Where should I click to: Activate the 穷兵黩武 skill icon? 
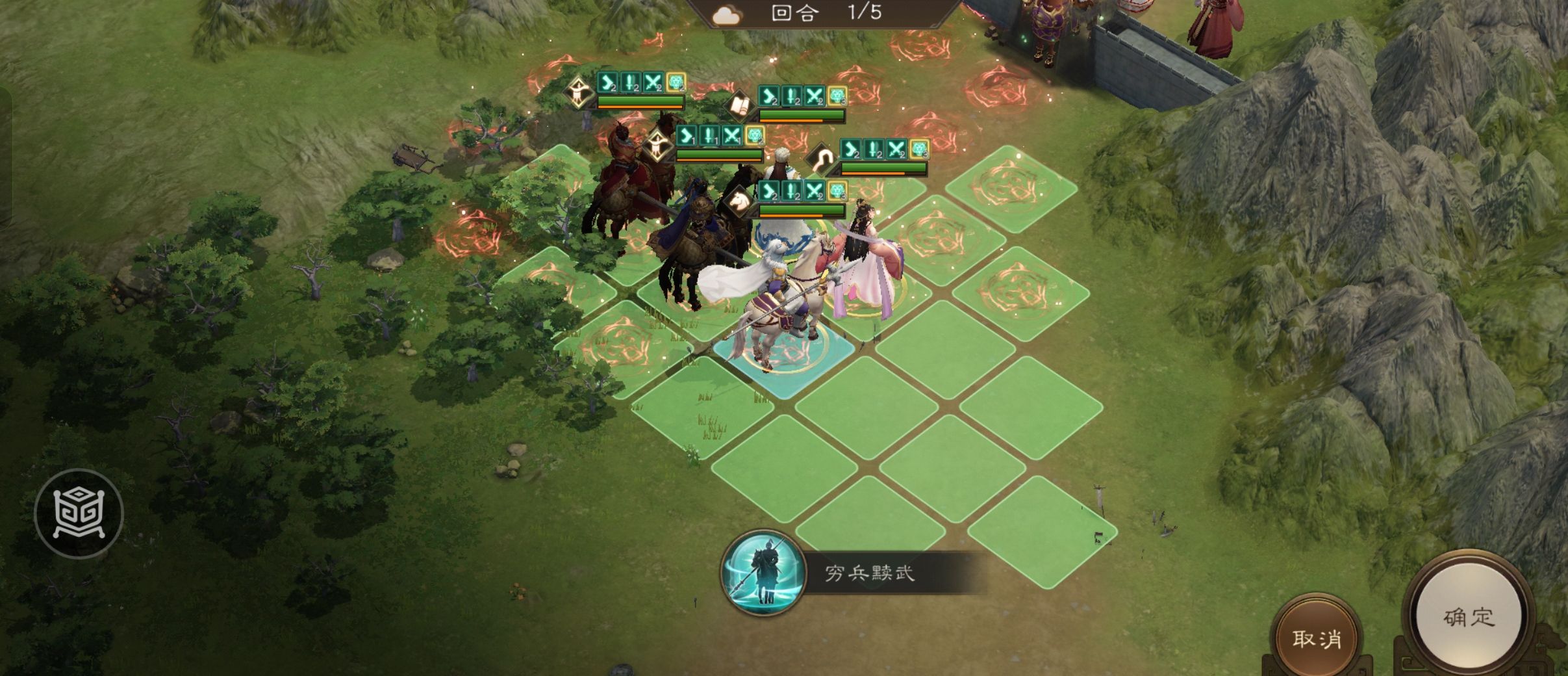(x=763, y=573)
